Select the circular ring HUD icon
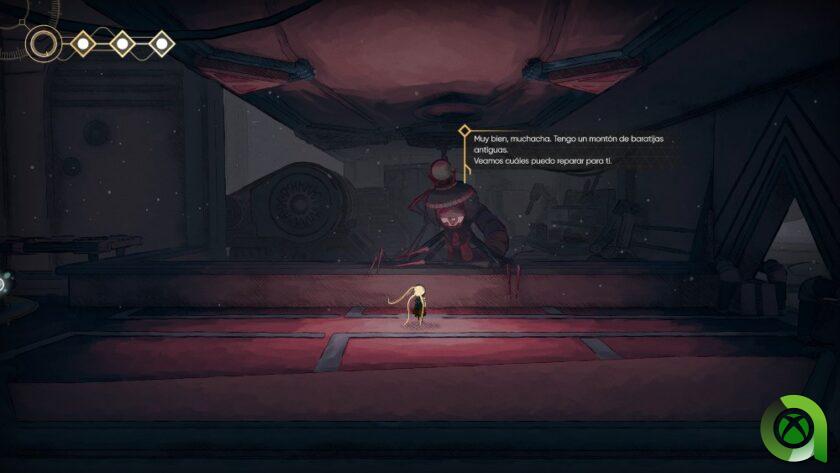This screenshot has width=840, height=473. [x=43, y=43]
